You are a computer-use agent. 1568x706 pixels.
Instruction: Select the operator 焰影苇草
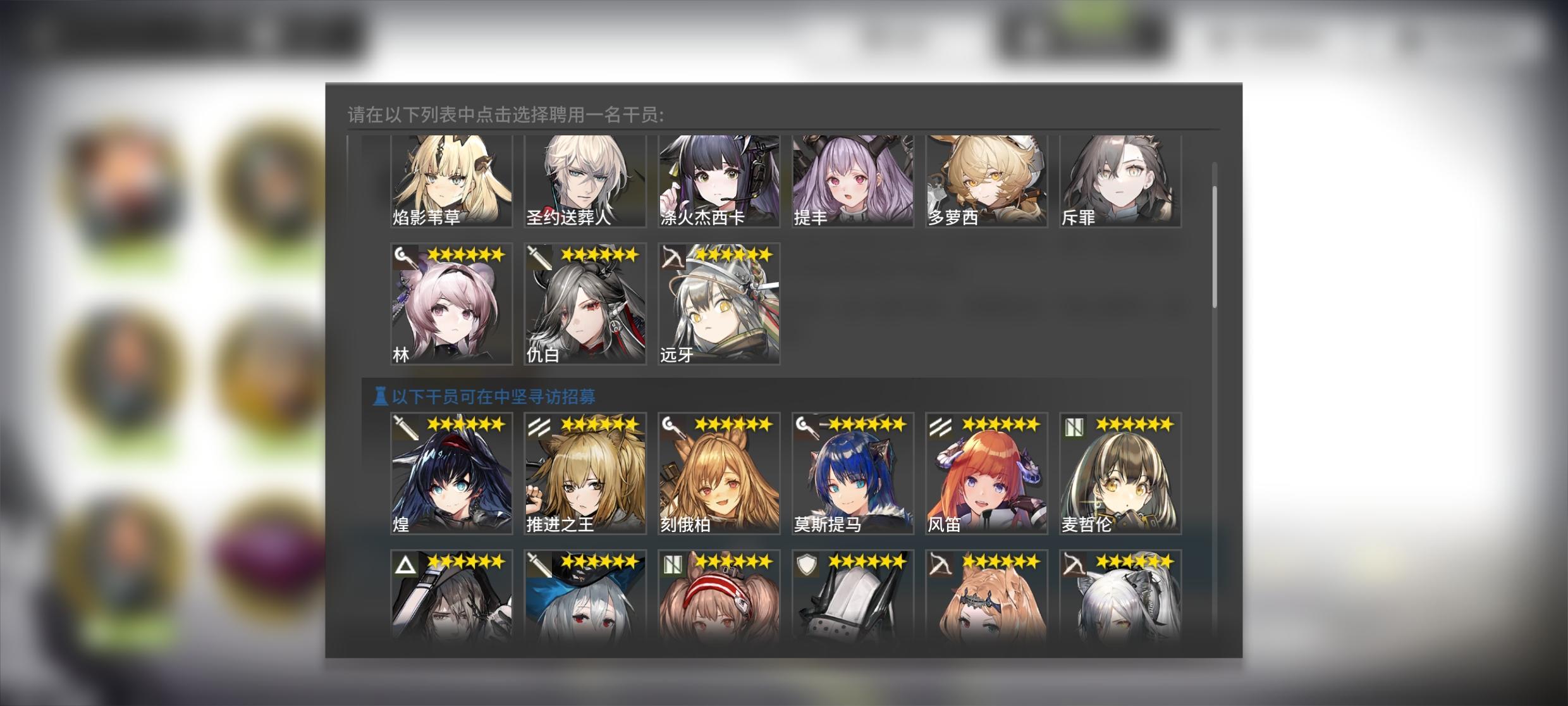450,180
